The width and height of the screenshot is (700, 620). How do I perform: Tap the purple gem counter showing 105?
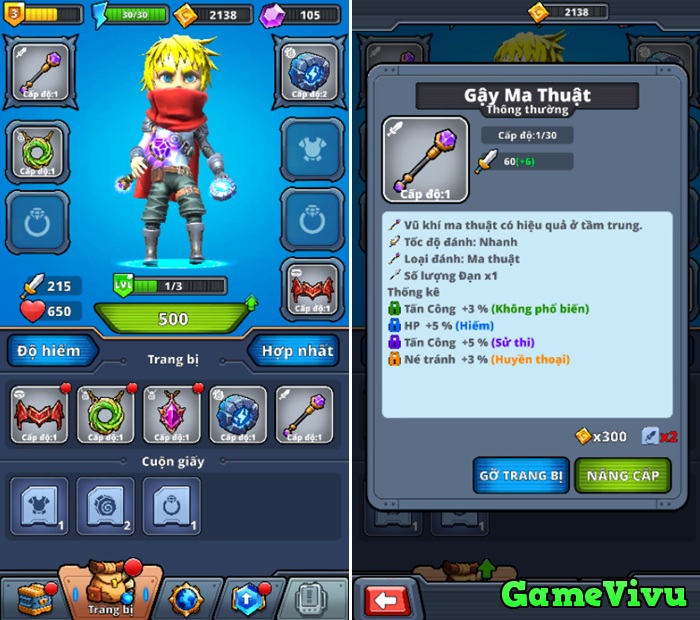tap(300, 15)
